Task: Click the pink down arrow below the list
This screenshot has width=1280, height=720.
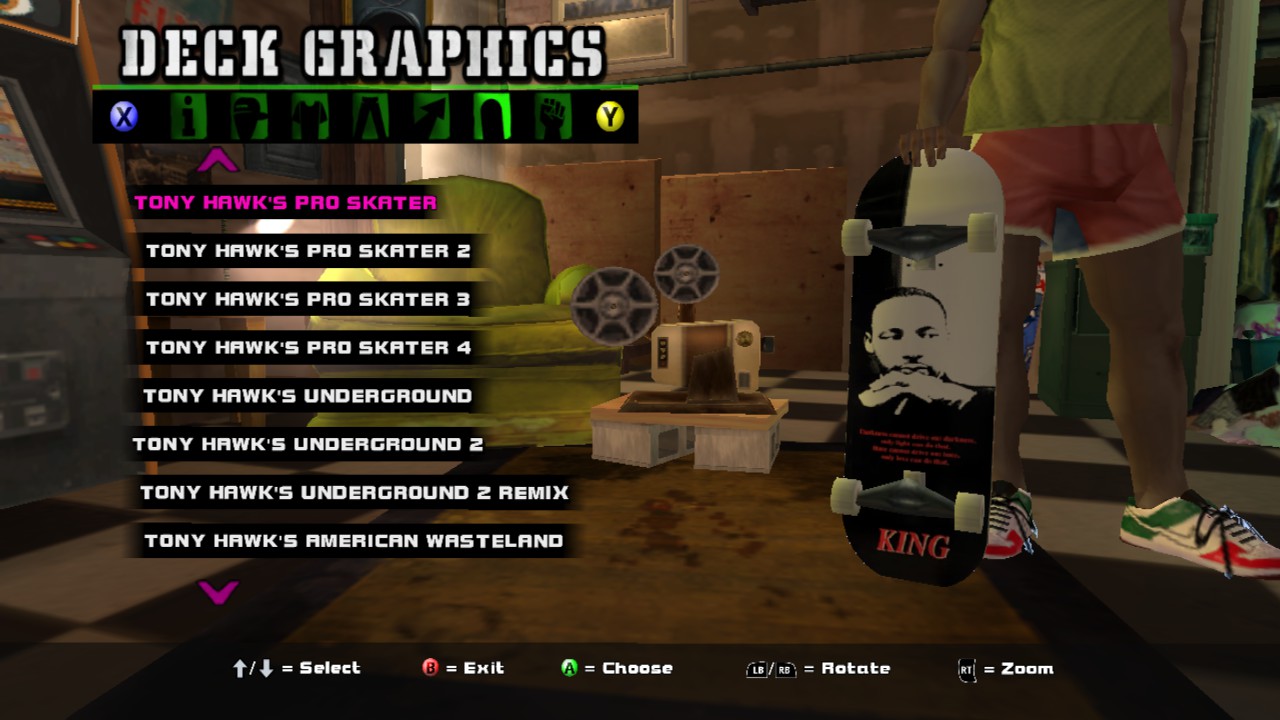Action: (218, 592)
